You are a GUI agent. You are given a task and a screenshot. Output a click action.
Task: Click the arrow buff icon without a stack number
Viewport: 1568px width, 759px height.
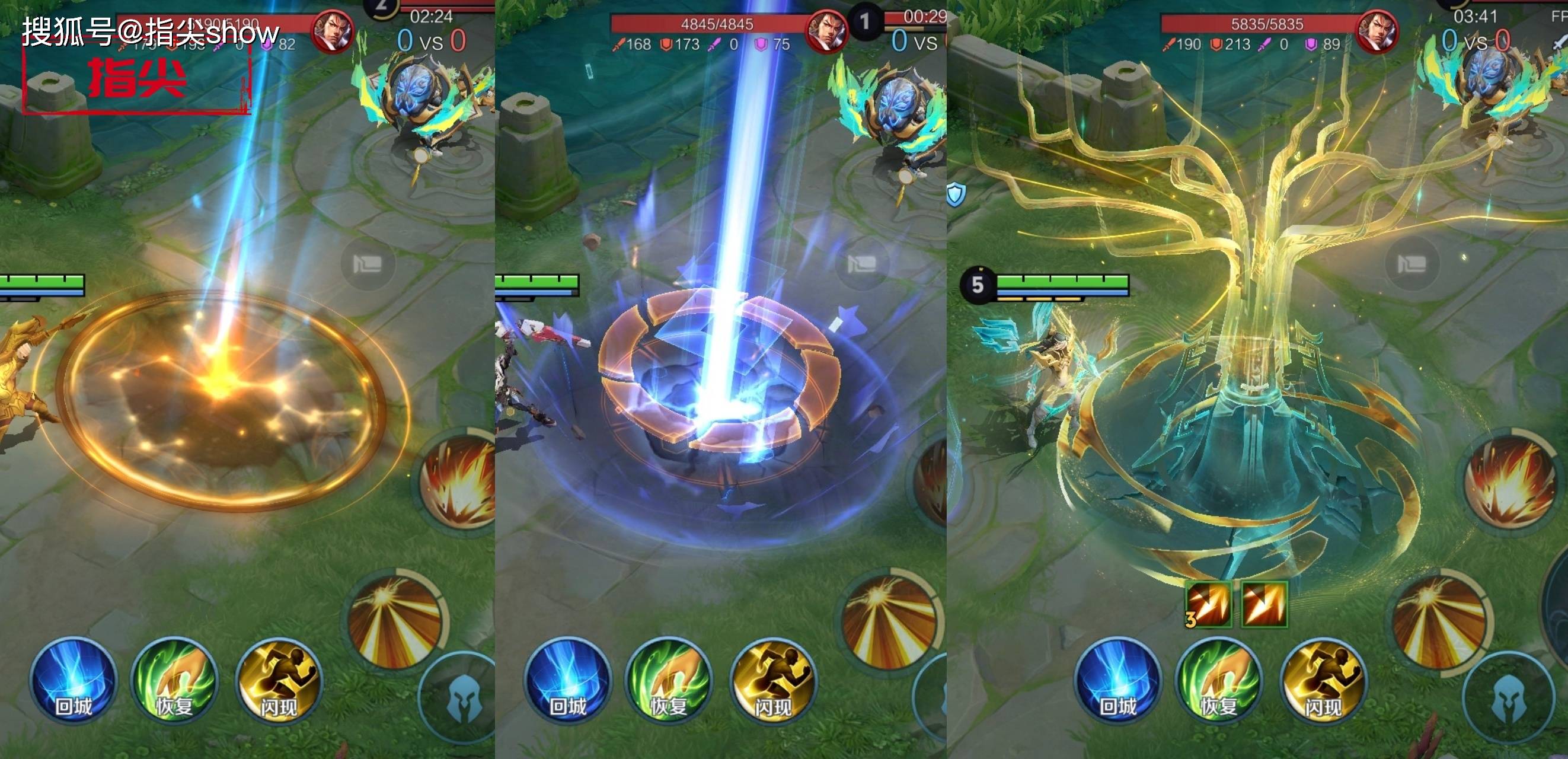click(1264, 604)
